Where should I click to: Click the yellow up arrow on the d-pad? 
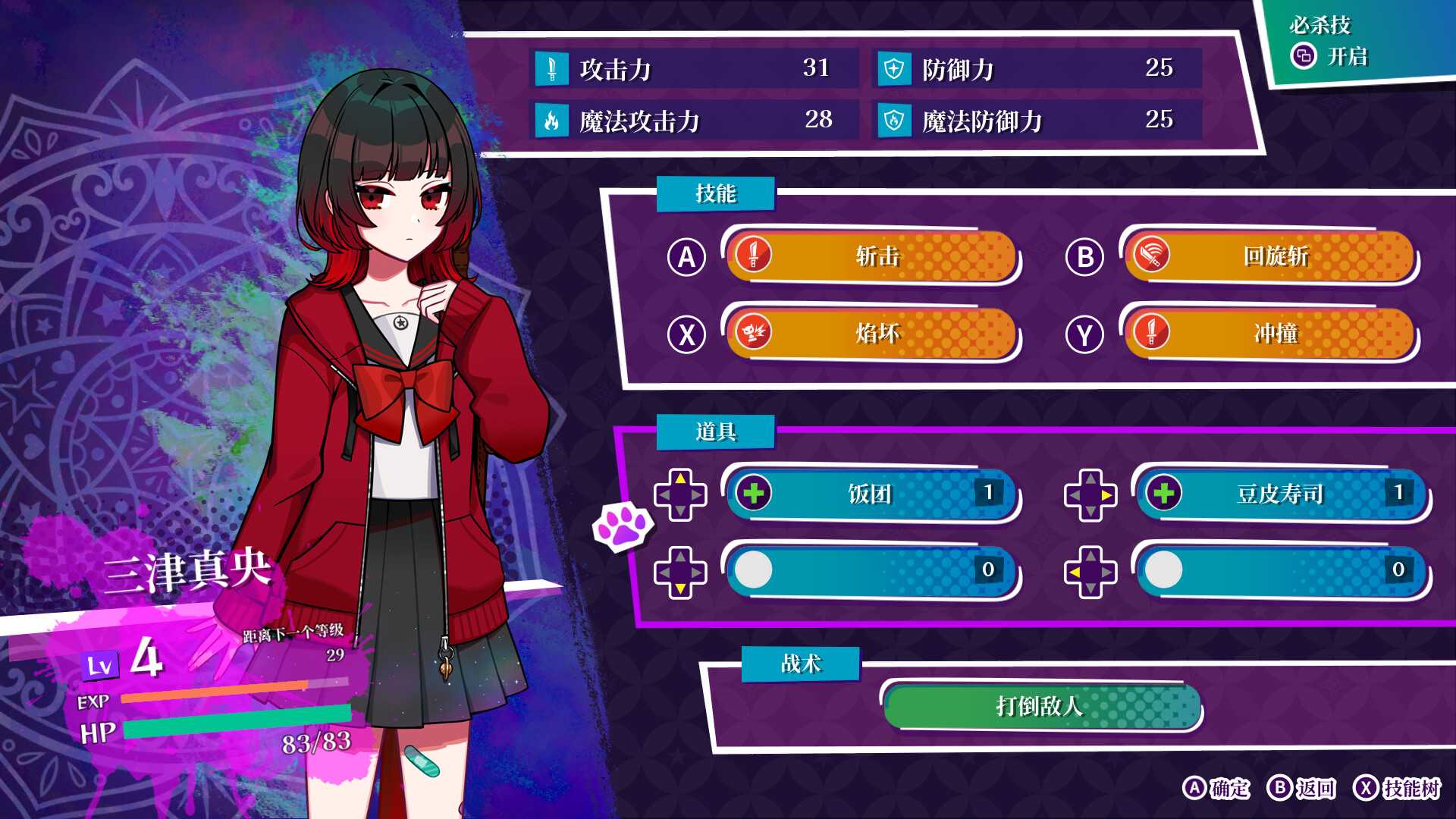[682, 479]
